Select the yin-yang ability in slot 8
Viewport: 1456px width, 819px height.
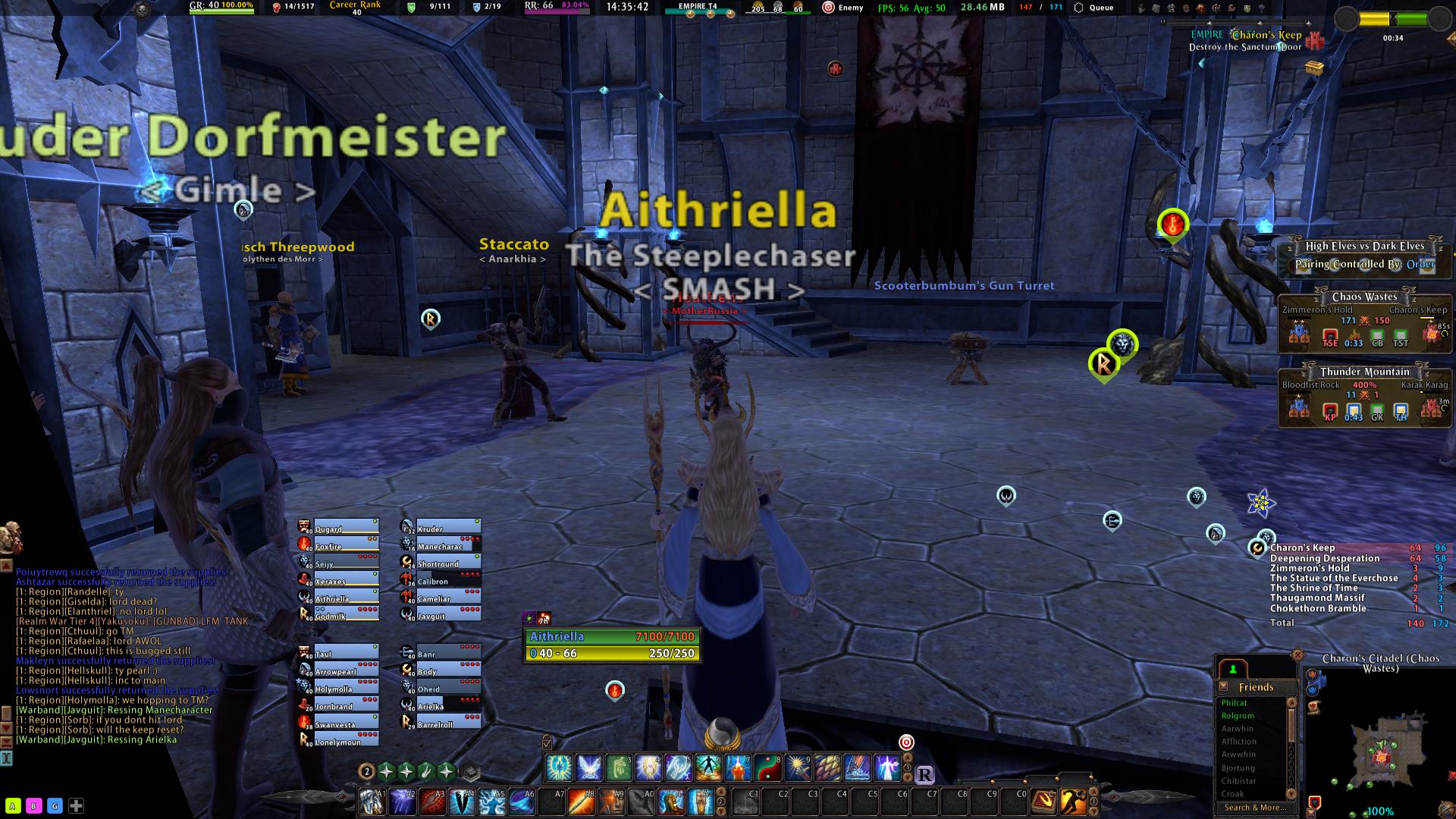[768, 767]
